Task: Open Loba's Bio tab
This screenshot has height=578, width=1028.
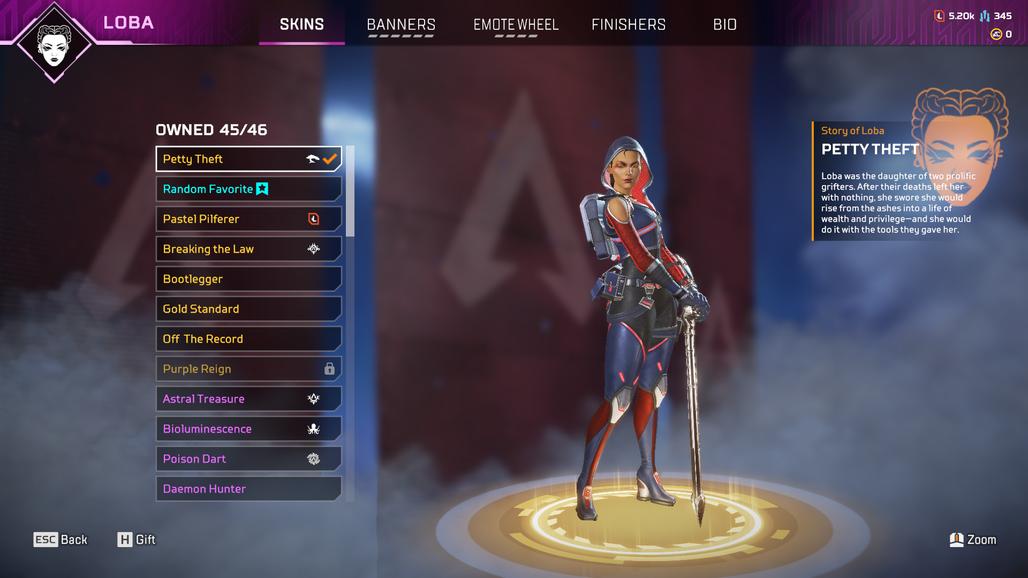Action: coord(725,24)
